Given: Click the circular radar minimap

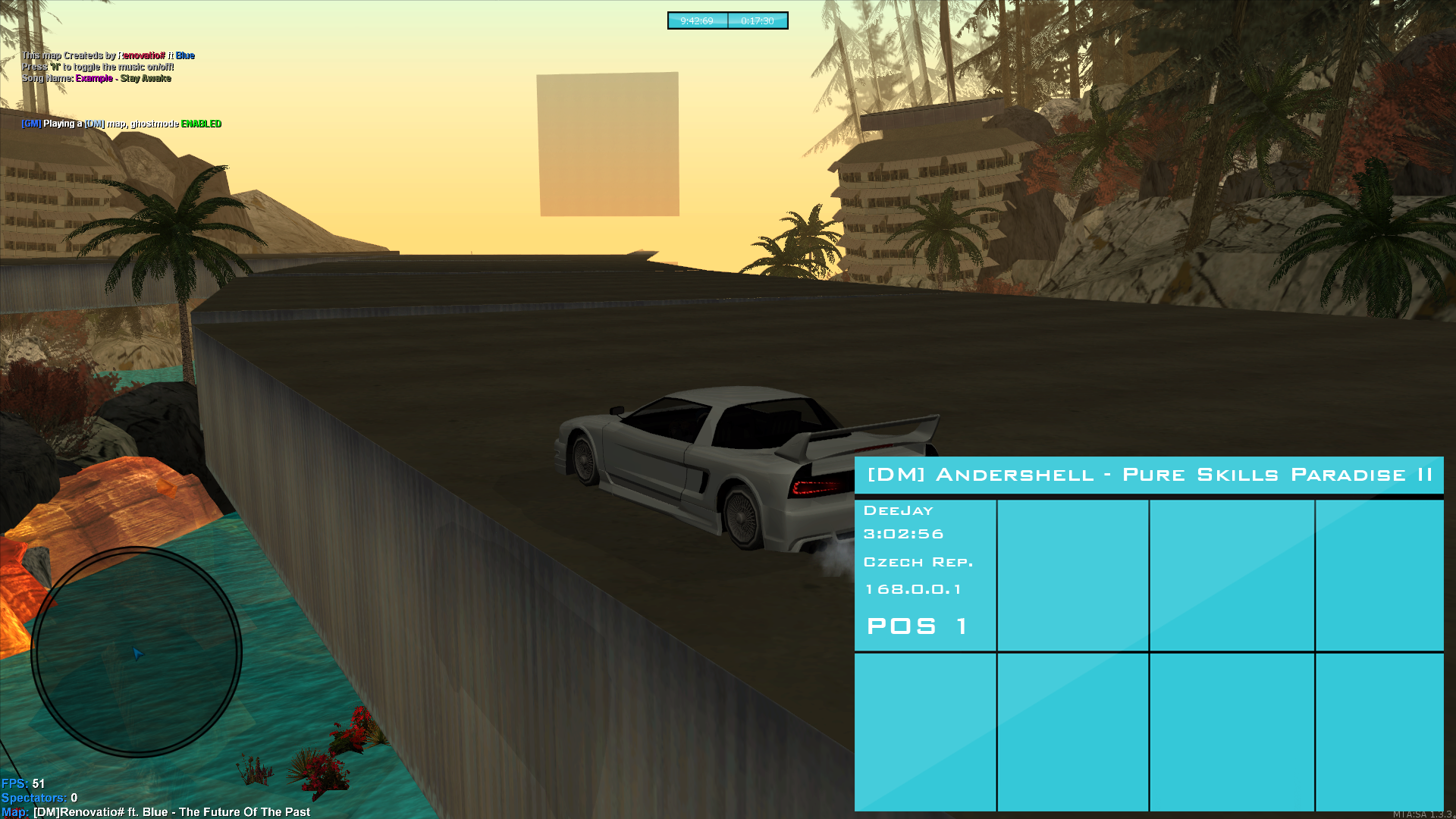Looking at the screenshot, I should click(136, 652).
